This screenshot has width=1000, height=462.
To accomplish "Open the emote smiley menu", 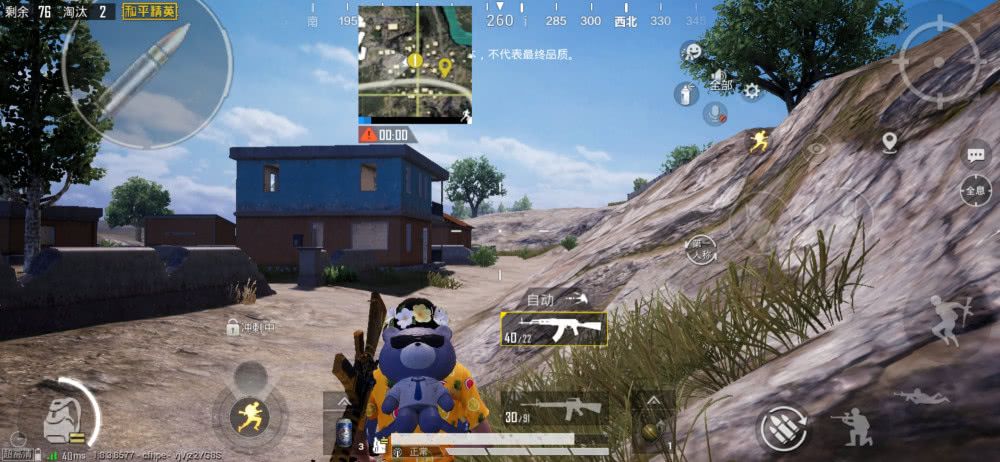I will (690, 52).
